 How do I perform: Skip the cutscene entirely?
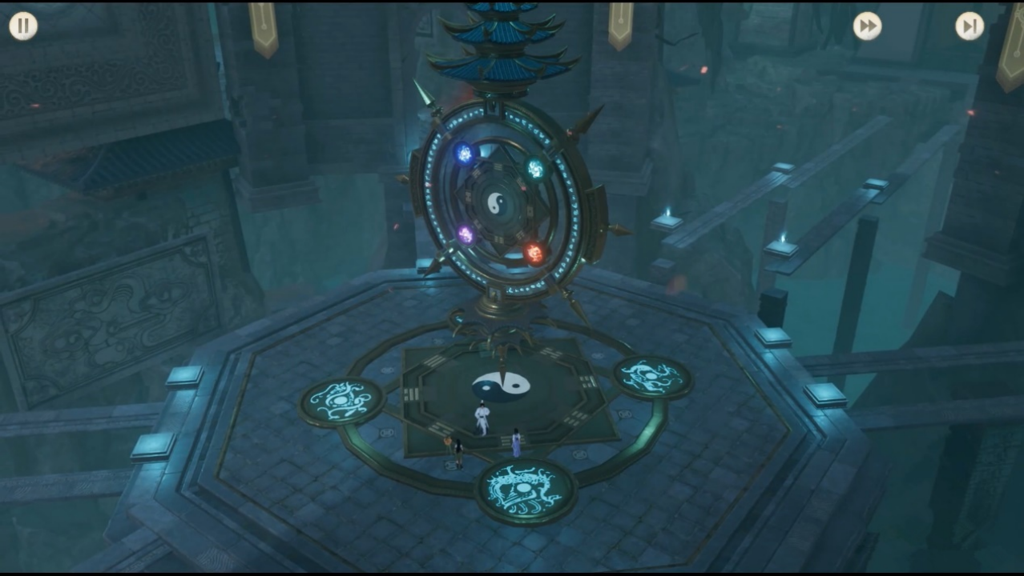[969, 26]
